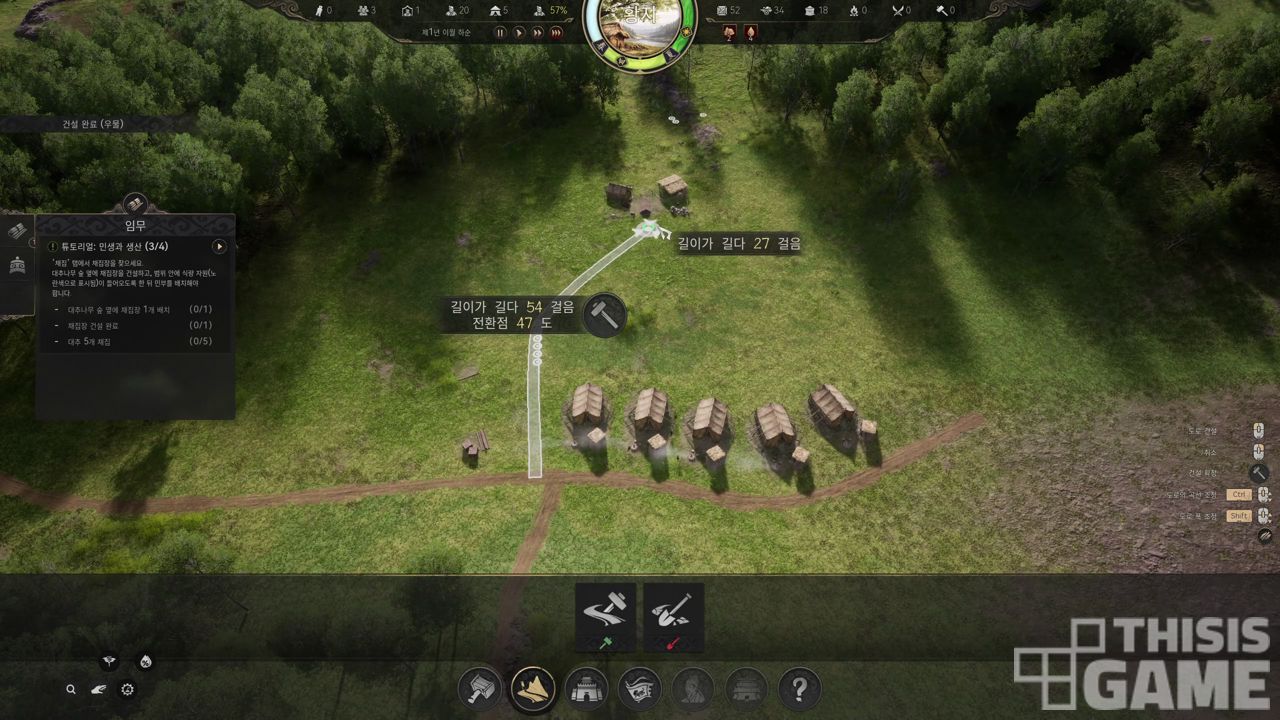Set game speed to double fast-forward
1280x720 pixels.
538,33
